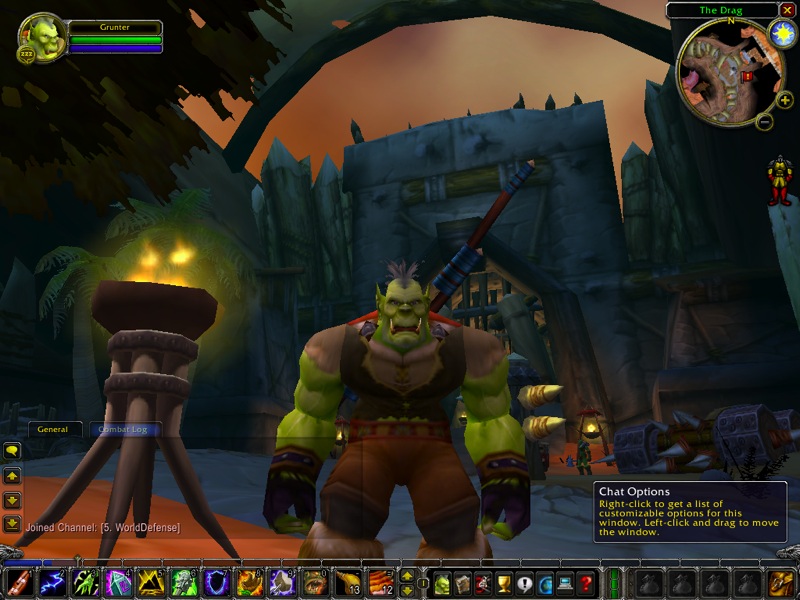Open the spellbook micro button

coord(462,584)
